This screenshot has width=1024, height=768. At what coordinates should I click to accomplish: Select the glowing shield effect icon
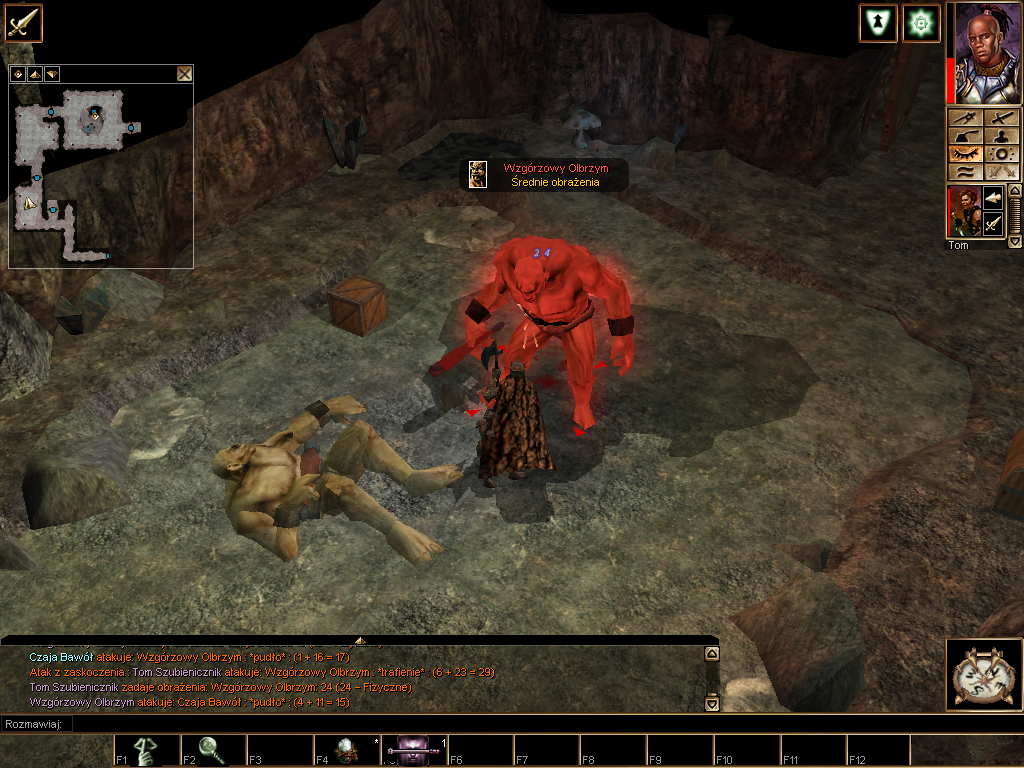[x=878, y=23]
